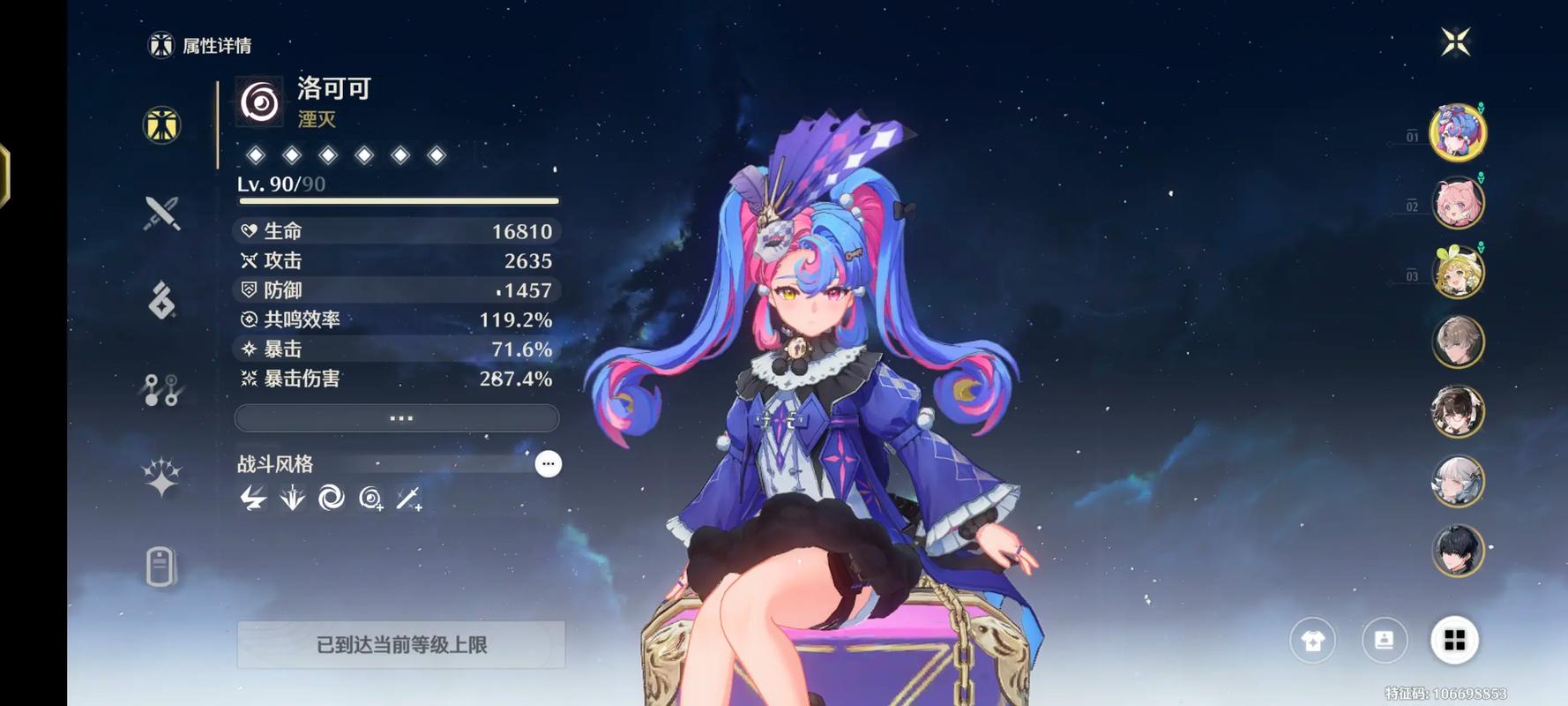Open the profile card icon bottom right
The image size is (1568, 706).
pos(1384,641)
